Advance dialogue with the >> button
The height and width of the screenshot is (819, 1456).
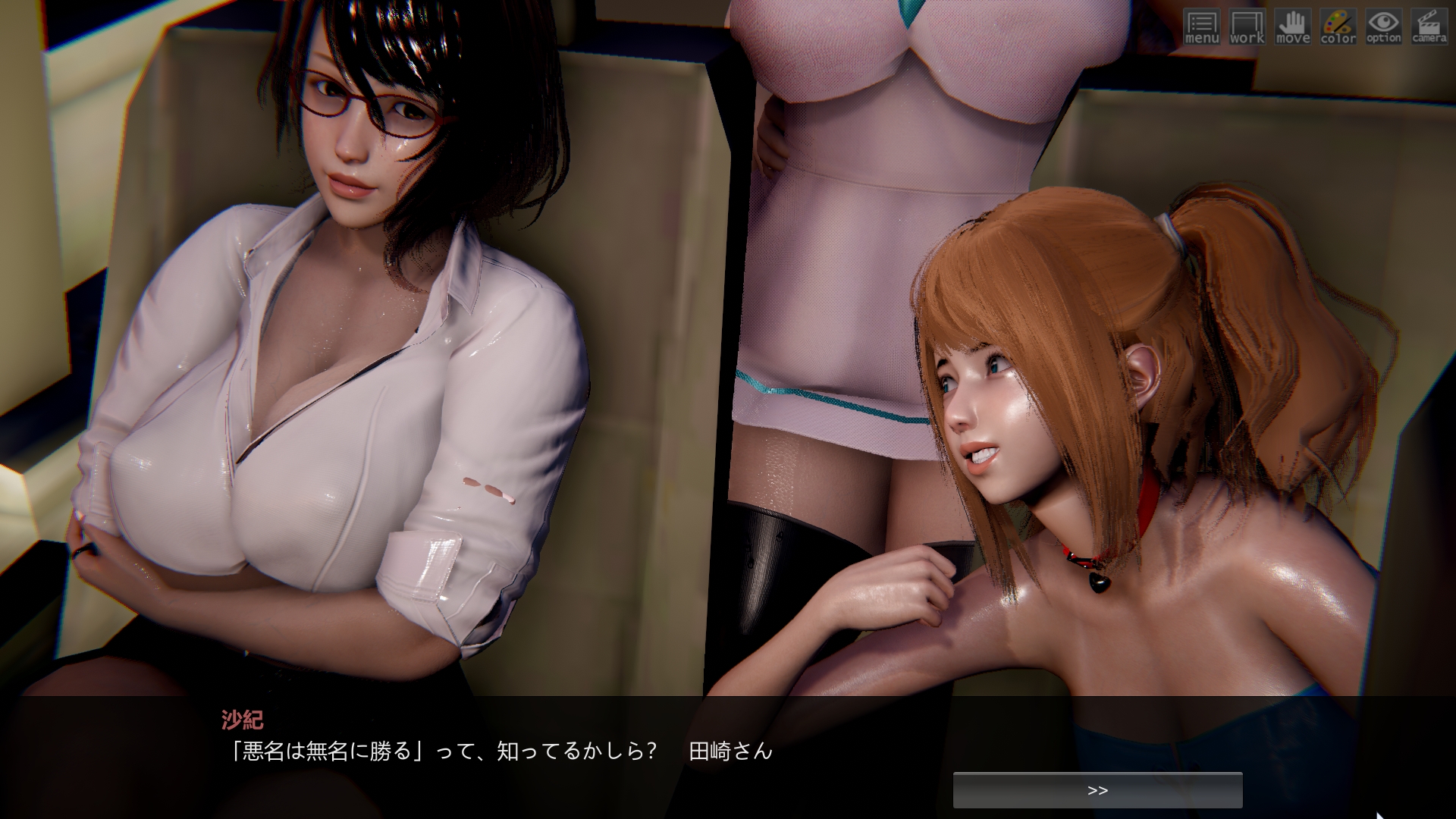[1097, 790]
